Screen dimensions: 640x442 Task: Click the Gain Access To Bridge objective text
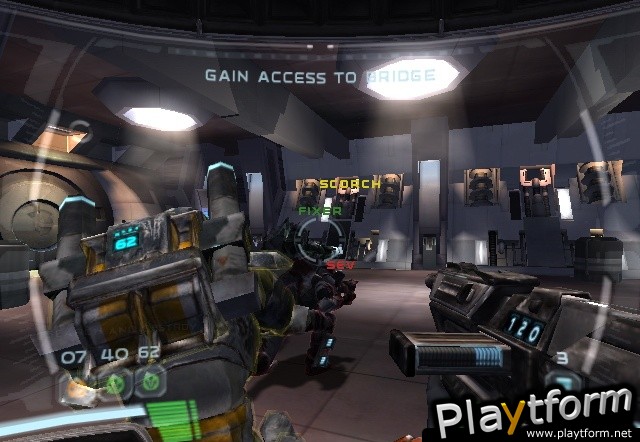click(x=320, y=75)
